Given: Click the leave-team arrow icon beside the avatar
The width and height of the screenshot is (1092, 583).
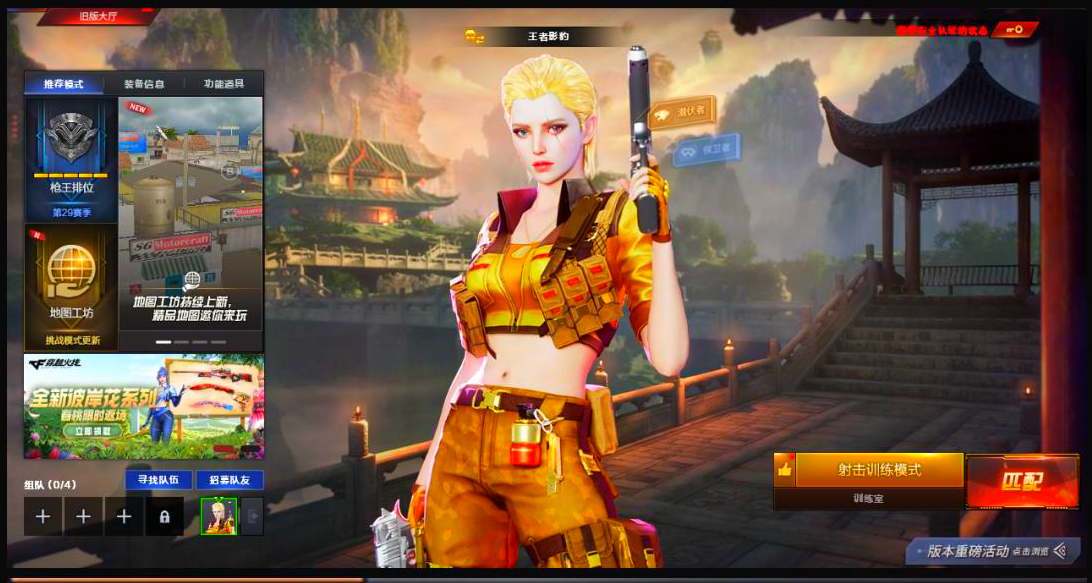Looking at the screenshot, I should pos(252,516).
